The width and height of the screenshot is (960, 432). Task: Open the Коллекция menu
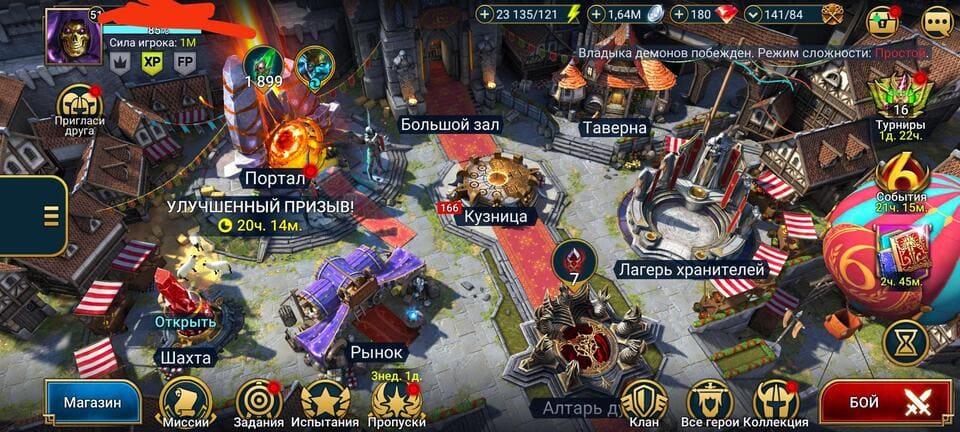pyautogui.click(x=775, y=401)
